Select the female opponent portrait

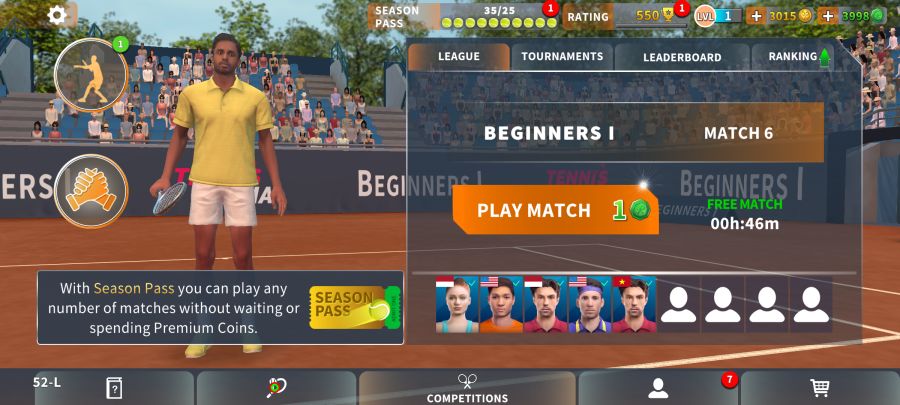click(457, 305)
